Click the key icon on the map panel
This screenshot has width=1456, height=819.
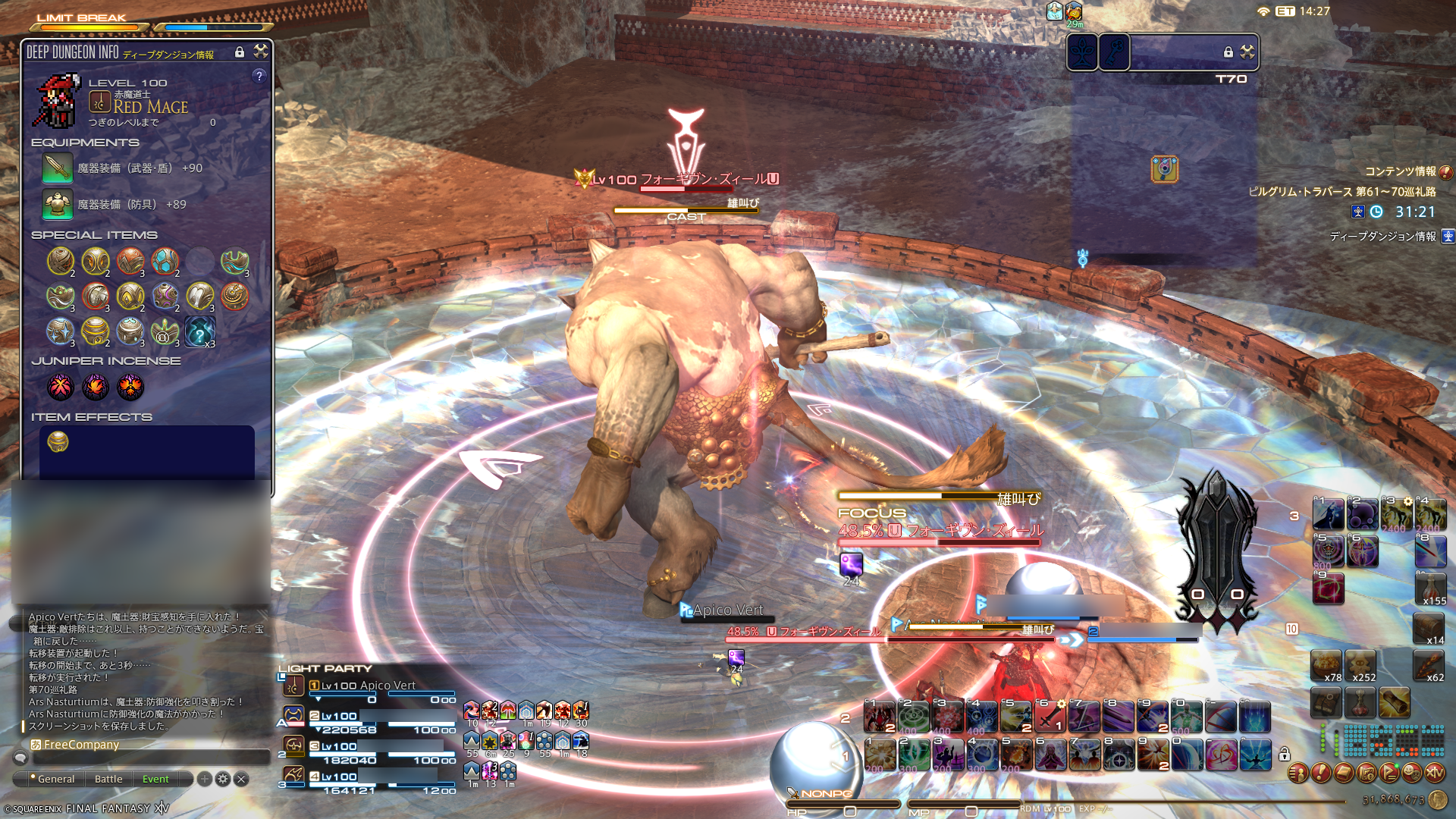tap(1114, 52)
